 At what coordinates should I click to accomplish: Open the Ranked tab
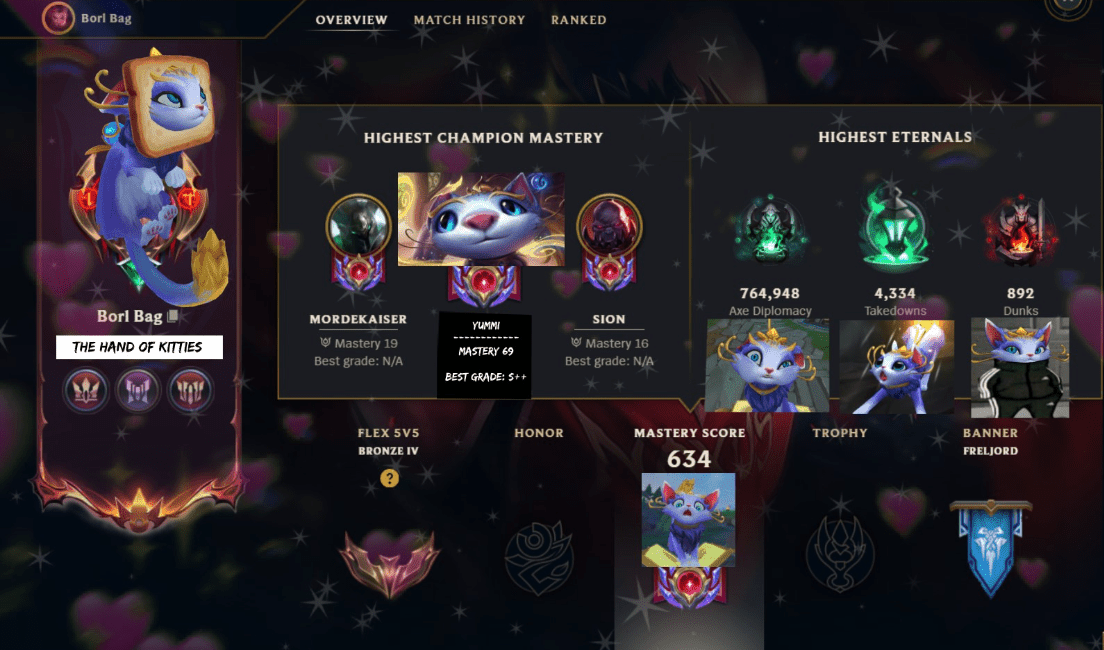pos(578,20)
